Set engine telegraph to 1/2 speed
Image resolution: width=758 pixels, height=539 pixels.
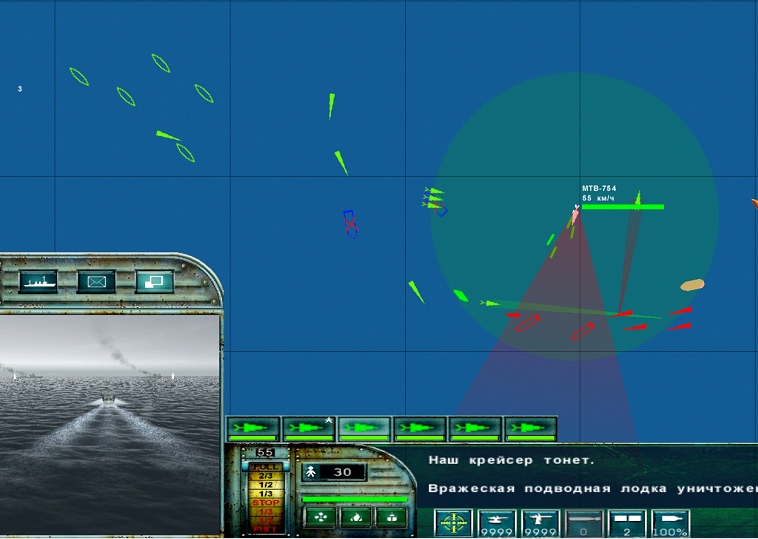pyautogui.click(x=265, y=485)
